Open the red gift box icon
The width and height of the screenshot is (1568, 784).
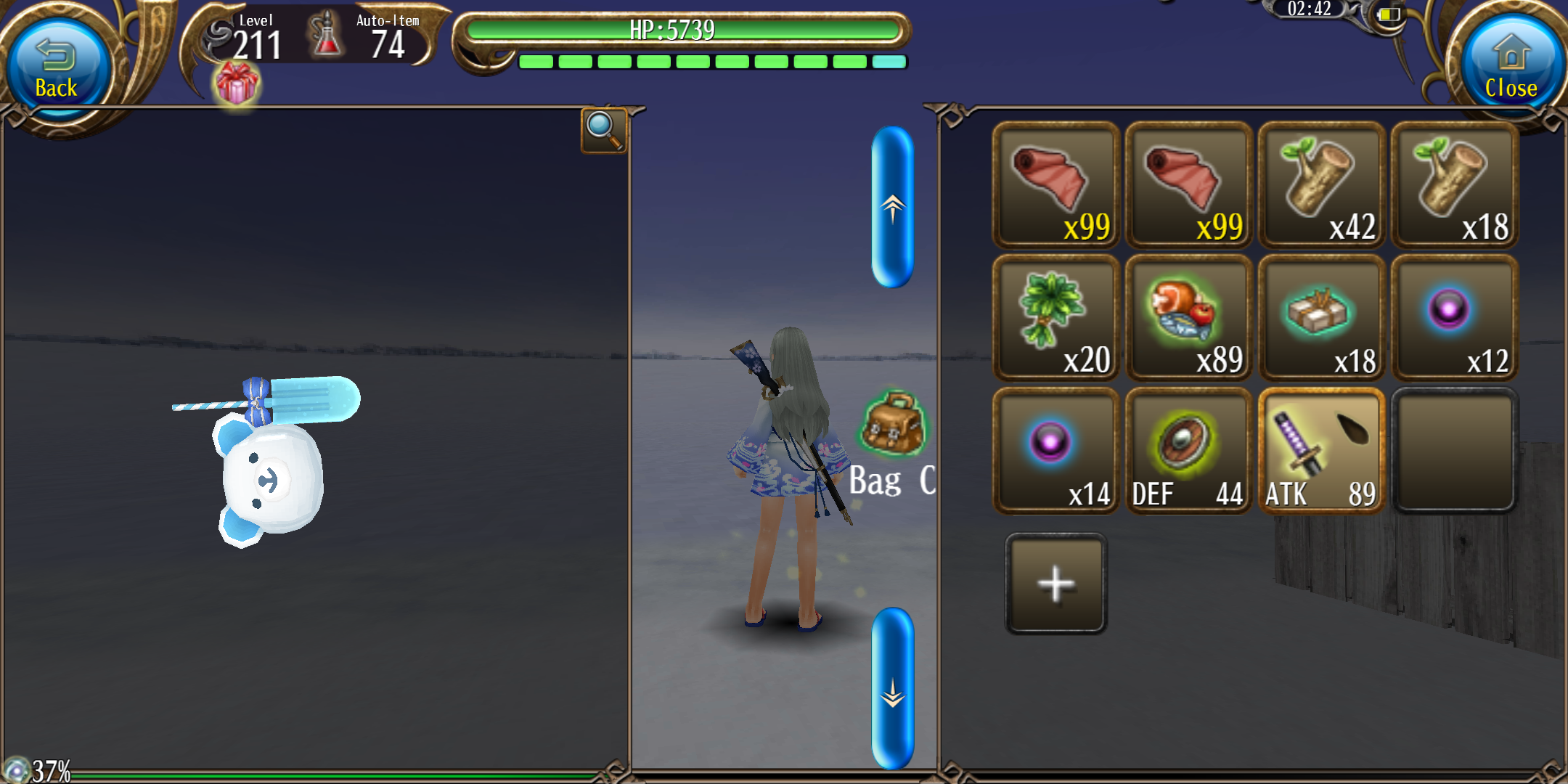tap(236, 83)
